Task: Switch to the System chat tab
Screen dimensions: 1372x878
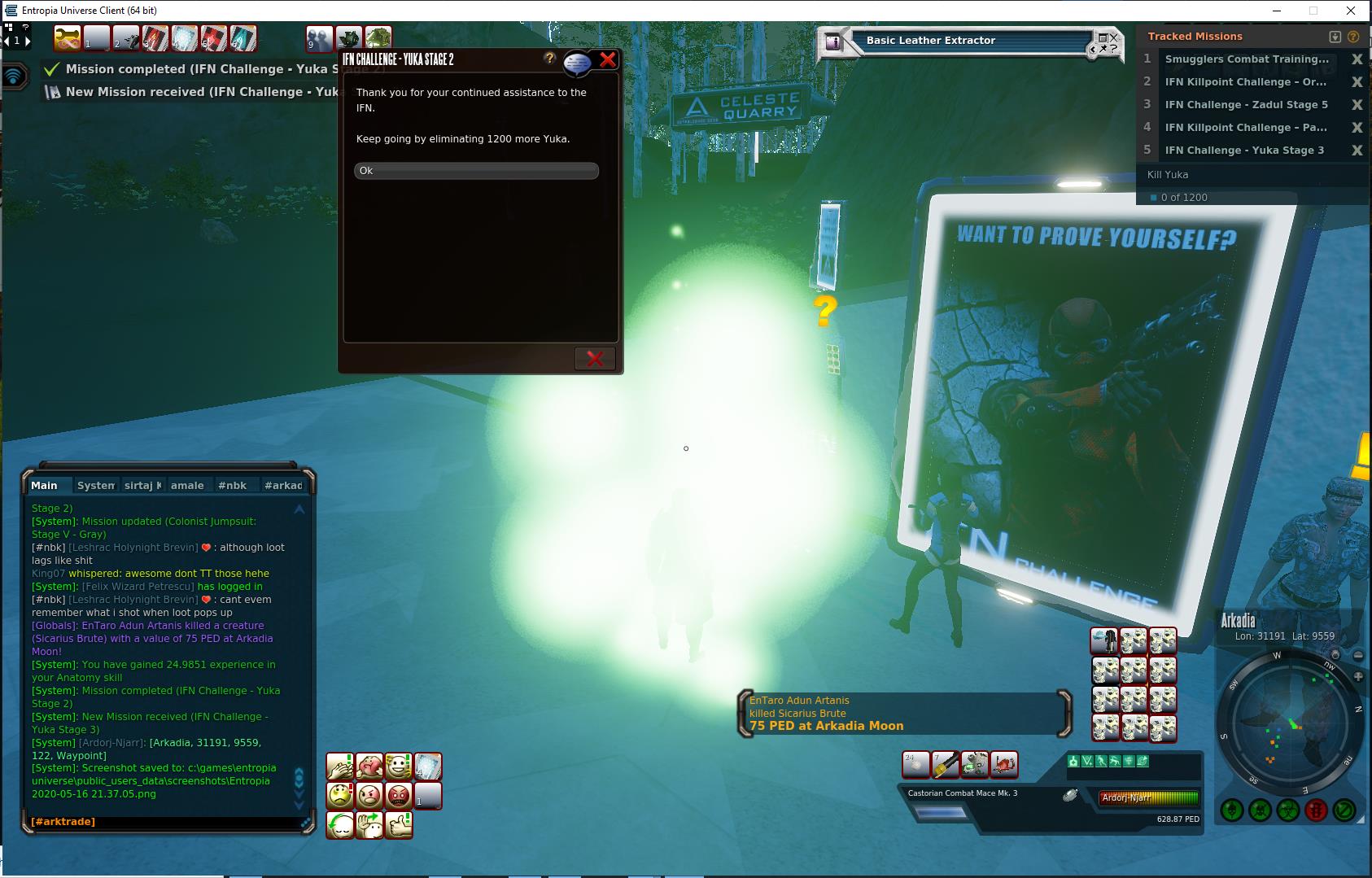Action: click(x=96, y=486)
